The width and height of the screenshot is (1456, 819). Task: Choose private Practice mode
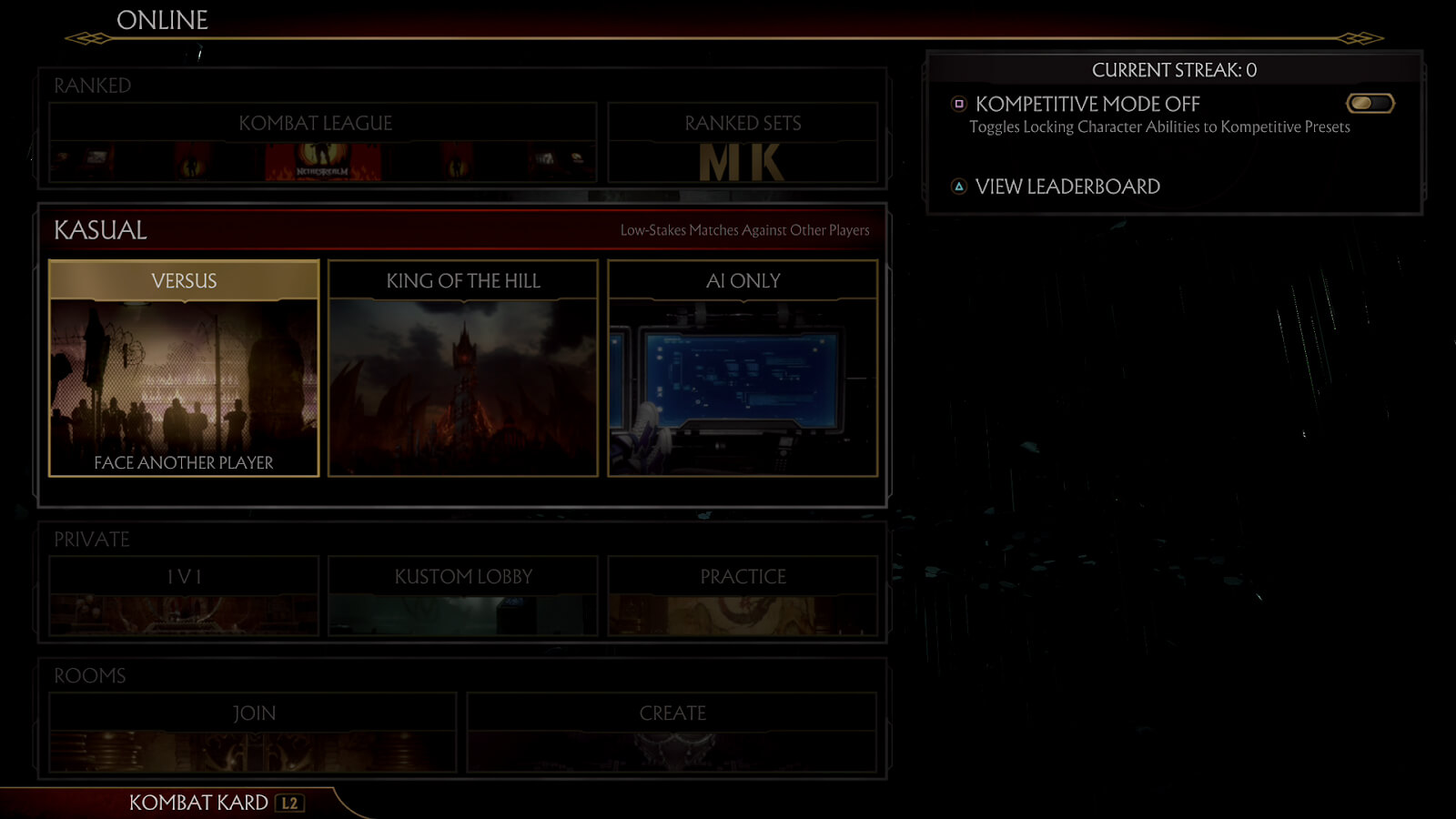(743, 595)
